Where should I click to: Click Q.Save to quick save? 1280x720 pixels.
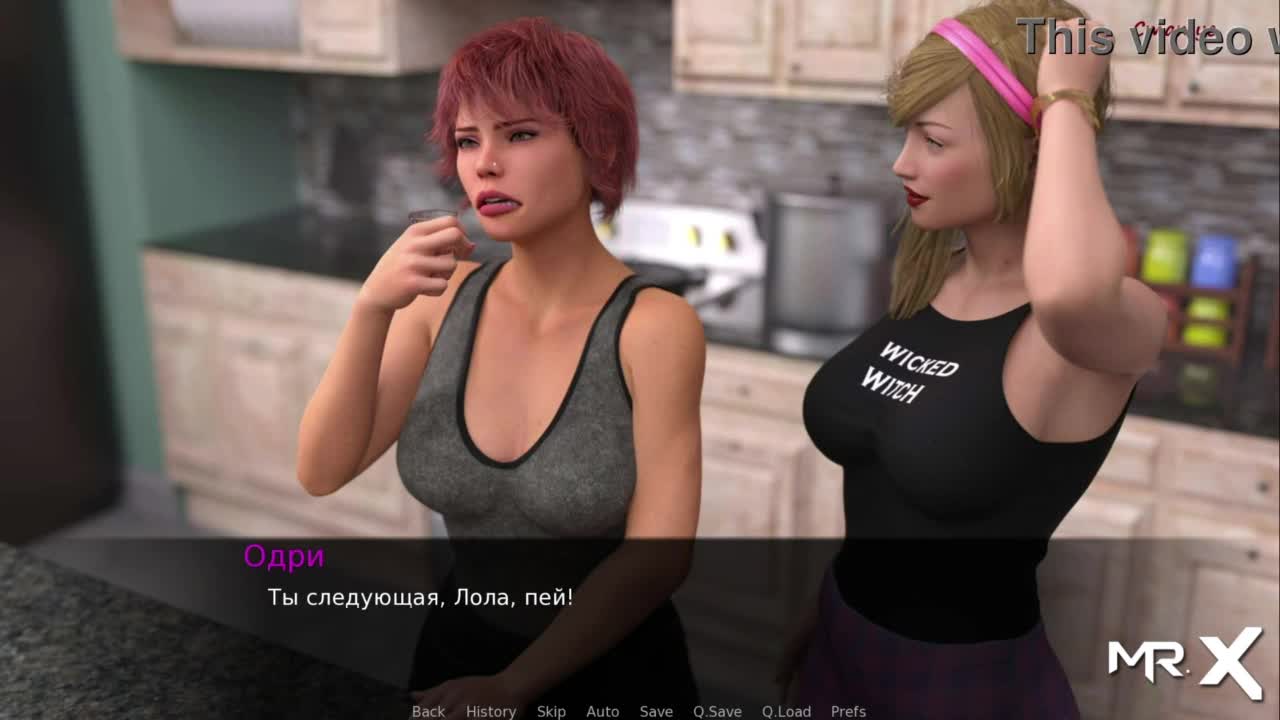[x=717, y=711]
